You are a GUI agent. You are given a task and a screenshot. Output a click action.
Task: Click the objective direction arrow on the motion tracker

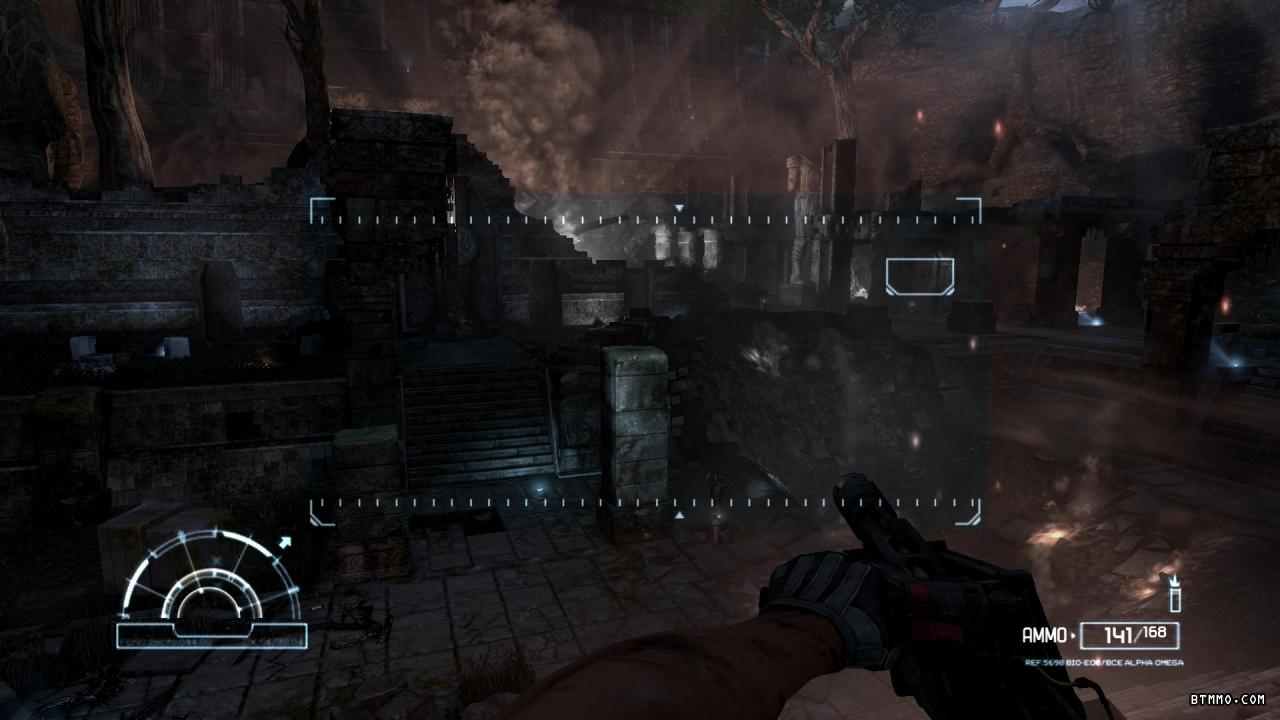[x=286, y=543]
